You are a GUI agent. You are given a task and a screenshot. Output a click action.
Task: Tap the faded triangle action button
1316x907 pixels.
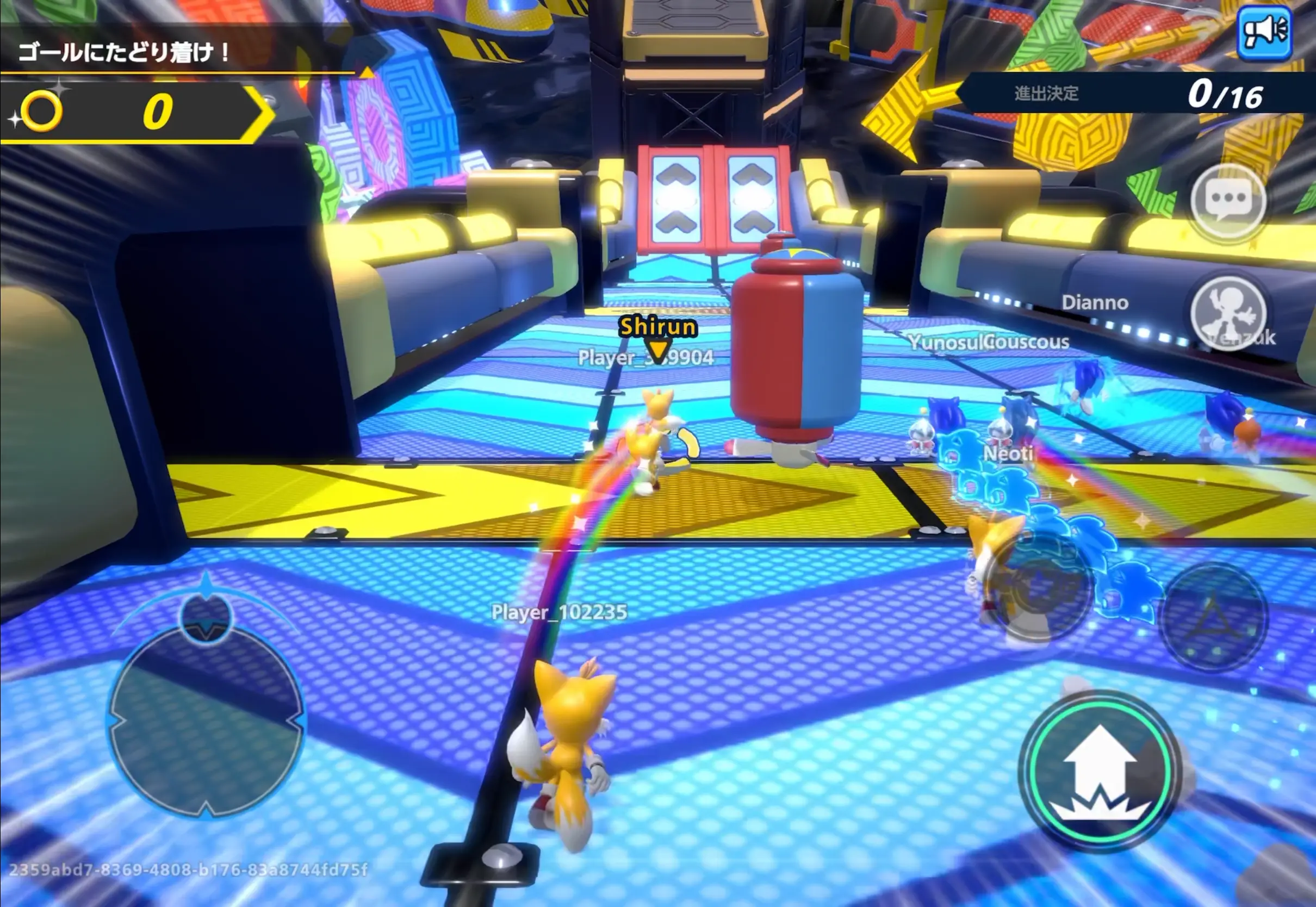tap(1213, 618)
